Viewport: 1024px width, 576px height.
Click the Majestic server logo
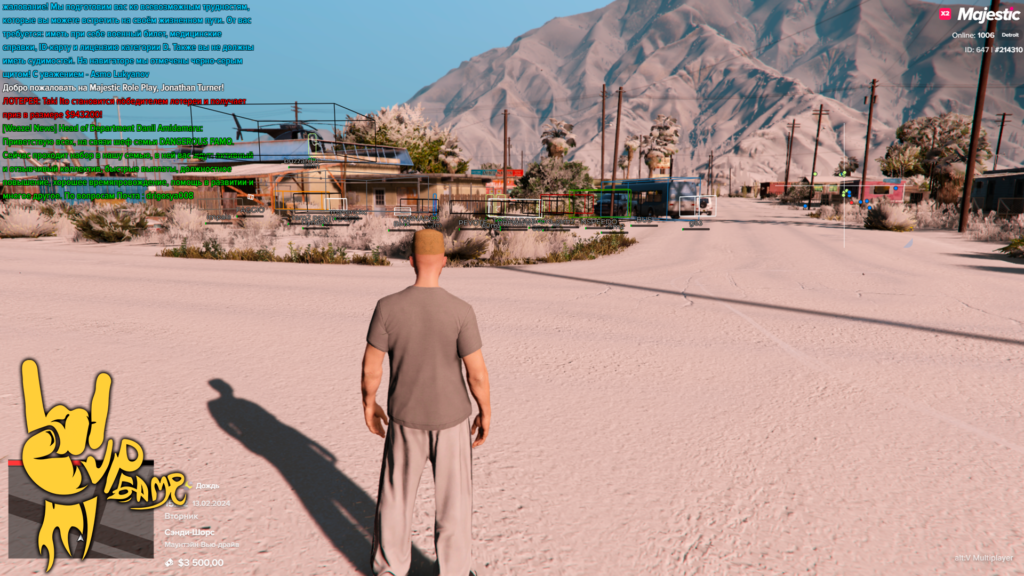click(x=988, y=15)
